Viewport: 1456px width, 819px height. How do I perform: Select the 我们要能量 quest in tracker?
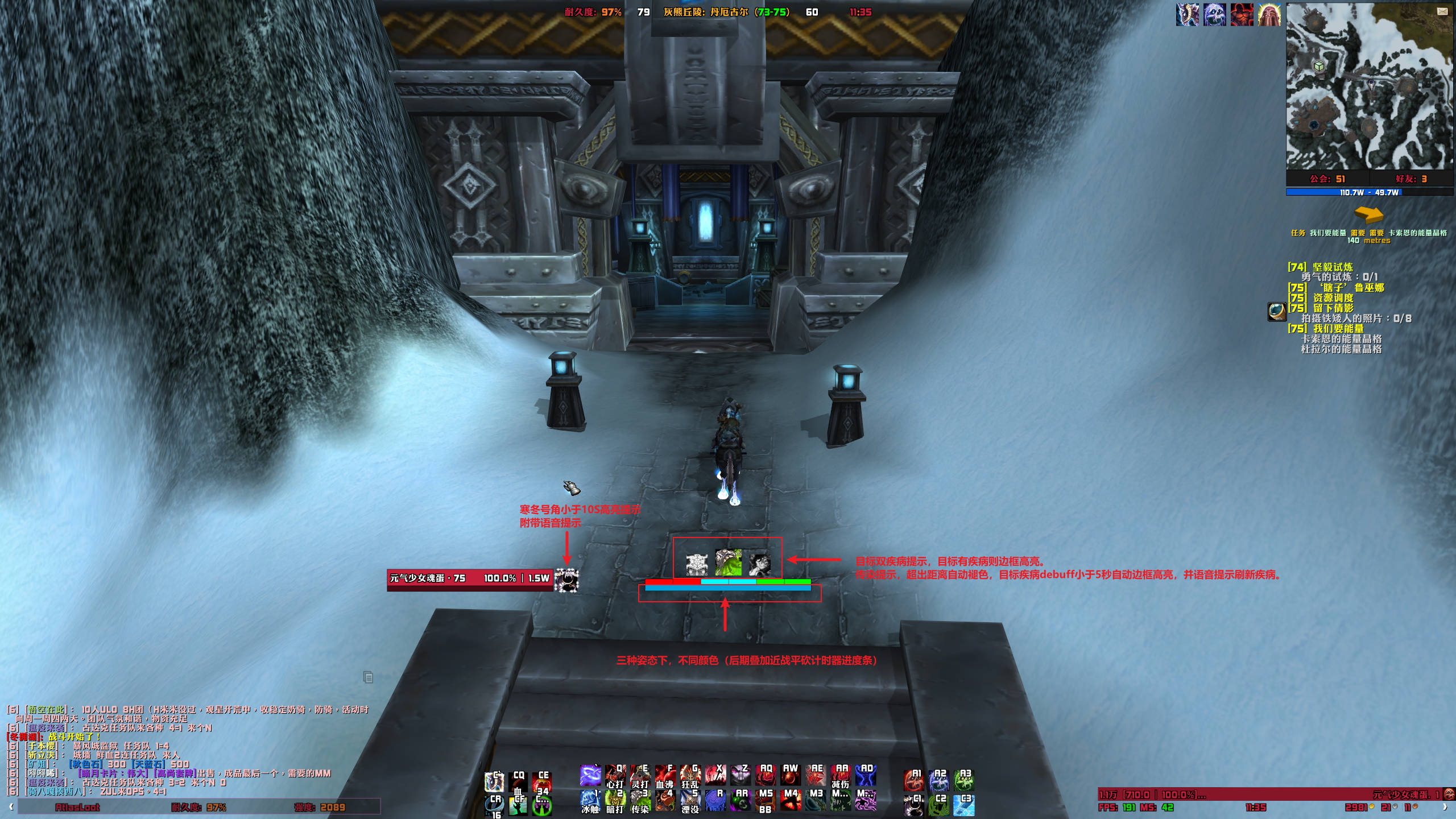coord(1338,329)
